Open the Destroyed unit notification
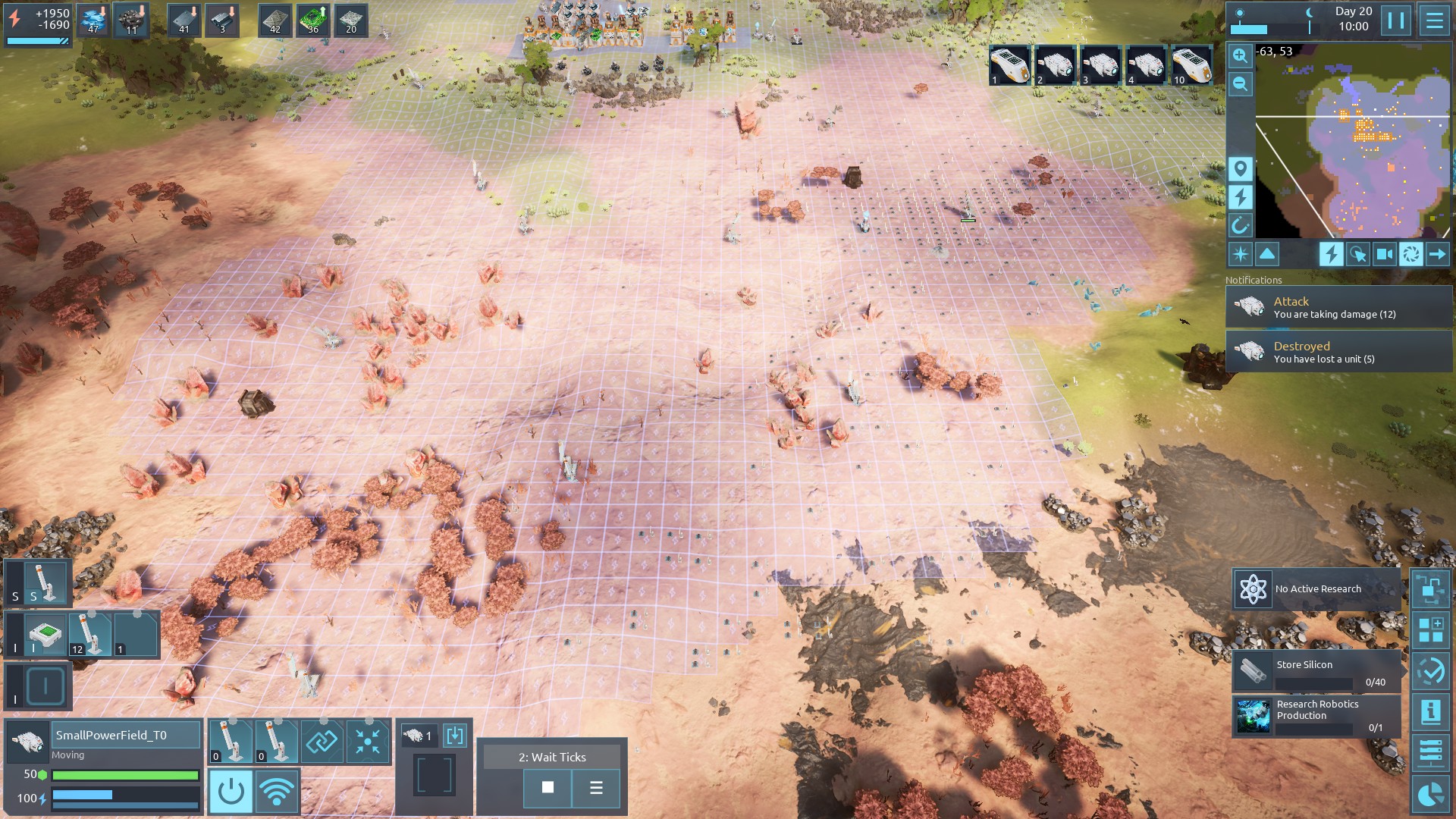The height and width of the screenshot is (819, 1456). (x=1338, y=352)
